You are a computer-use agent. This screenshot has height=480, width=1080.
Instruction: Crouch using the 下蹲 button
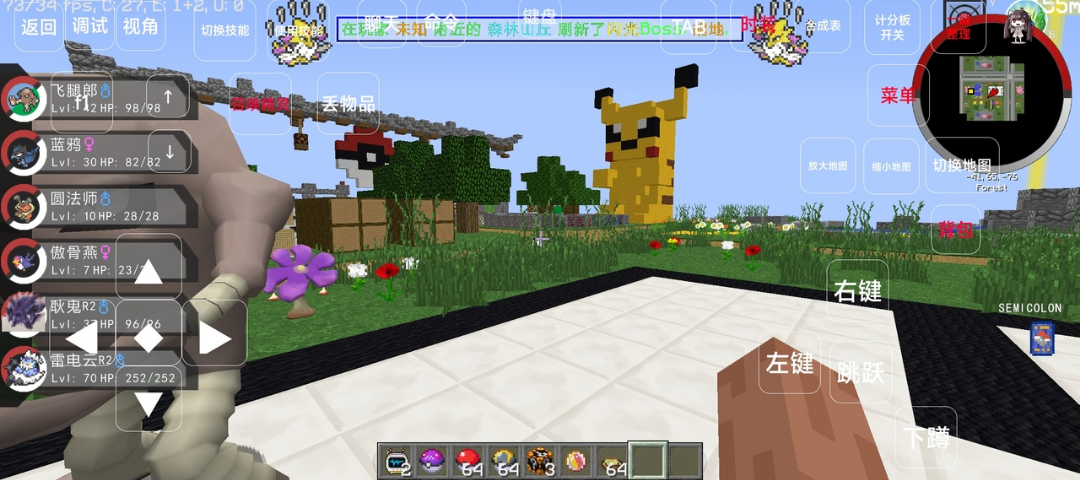pos(925,437)
